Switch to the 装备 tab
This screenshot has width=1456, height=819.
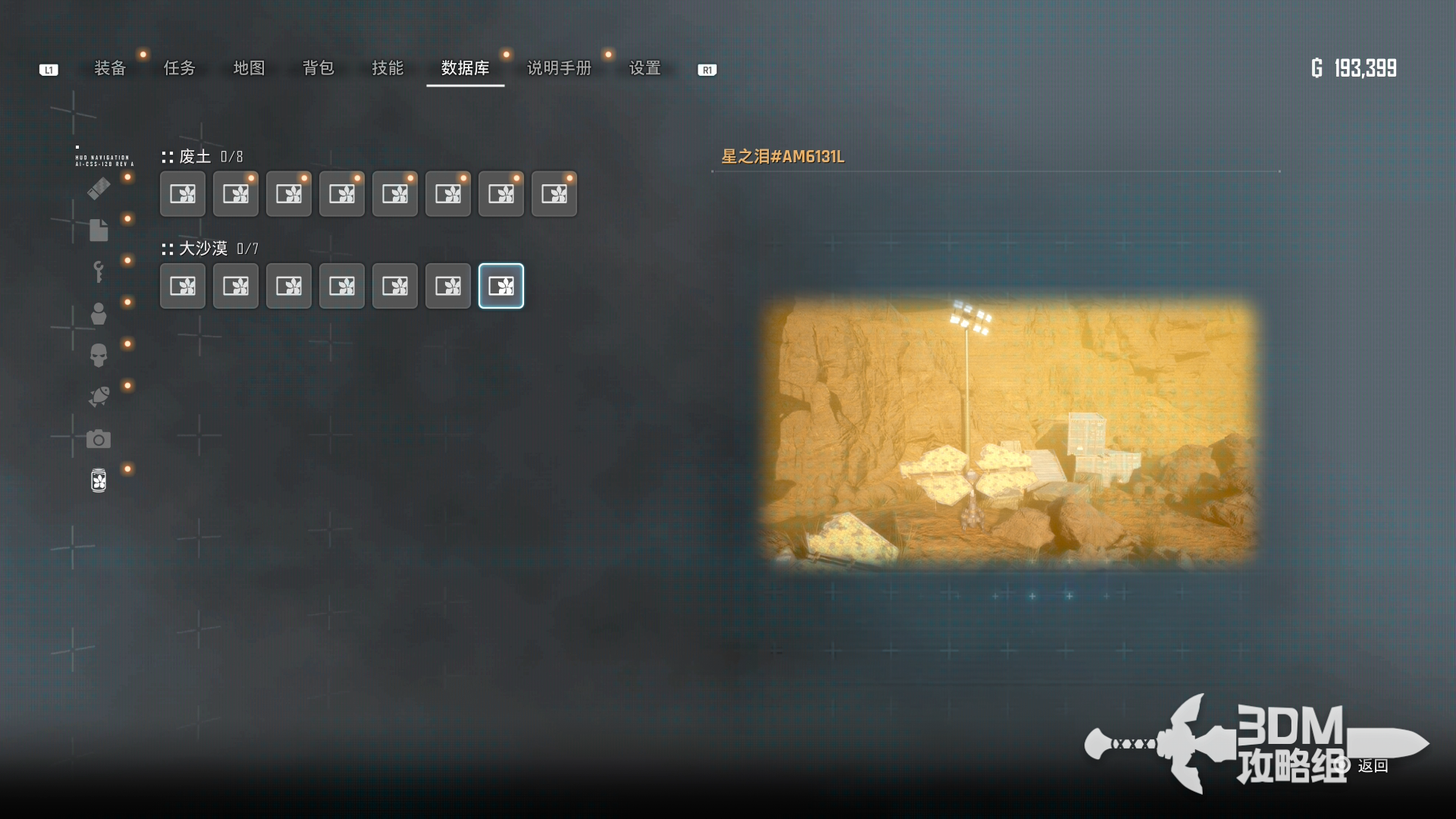(110, 68)
